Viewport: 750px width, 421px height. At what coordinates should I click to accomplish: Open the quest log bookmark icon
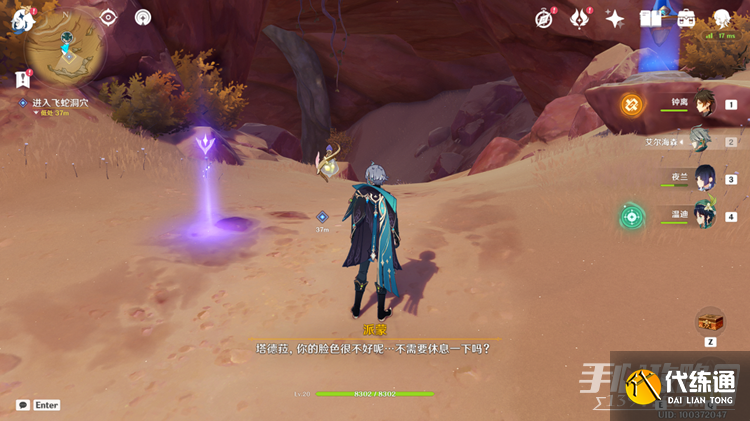point(22,78)
